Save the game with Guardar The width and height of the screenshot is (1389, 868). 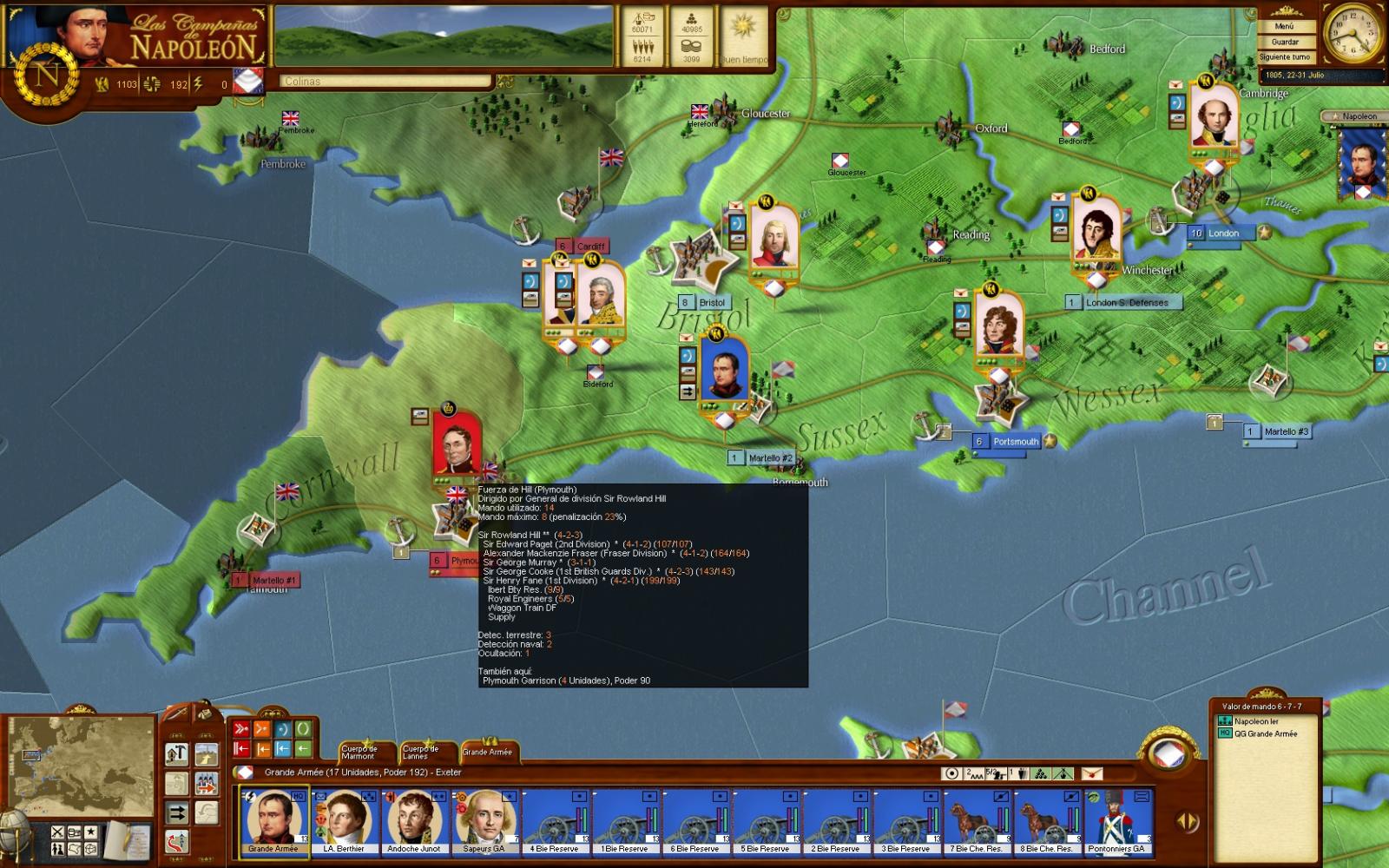click(1284, 42)
